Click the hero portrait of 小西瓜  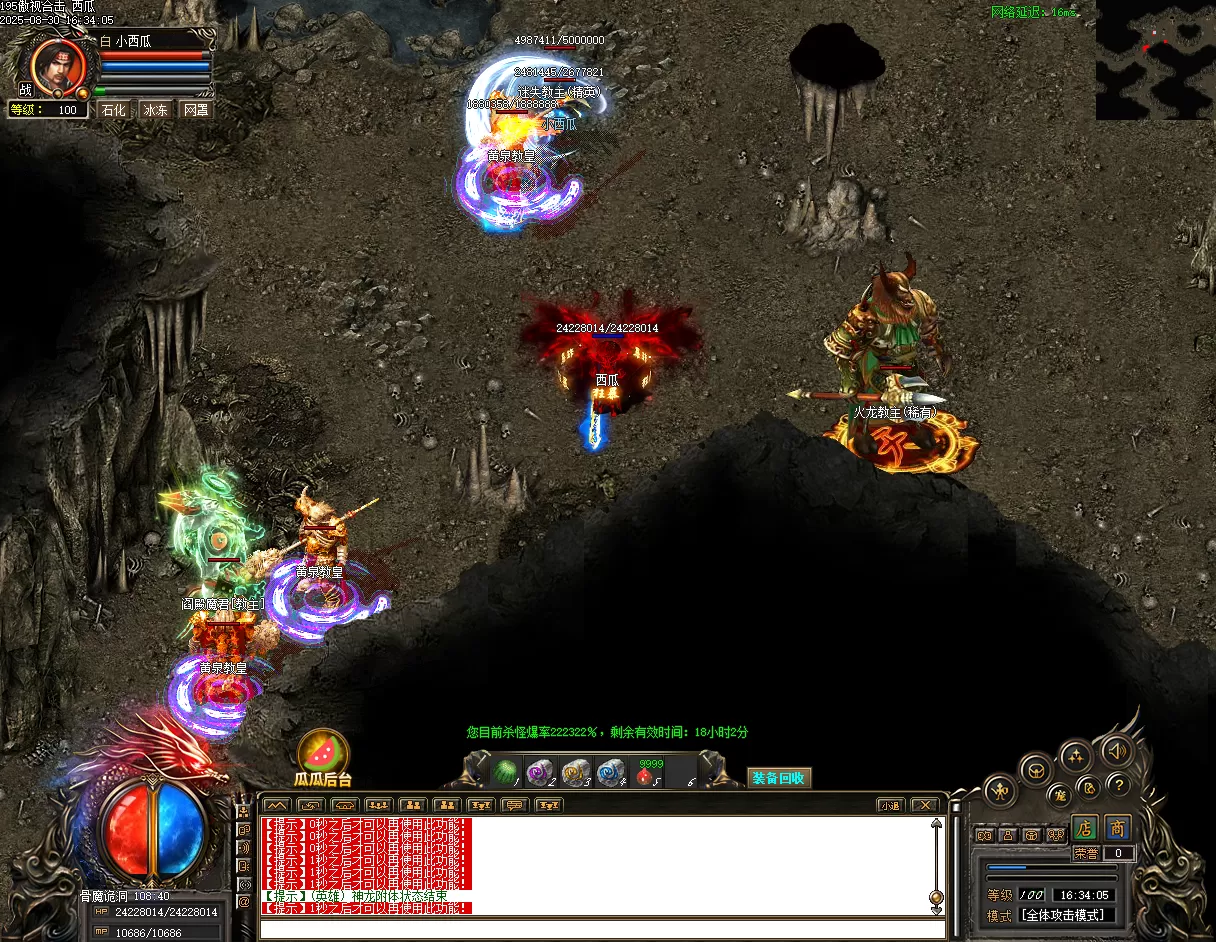click(x=55, y=64)
